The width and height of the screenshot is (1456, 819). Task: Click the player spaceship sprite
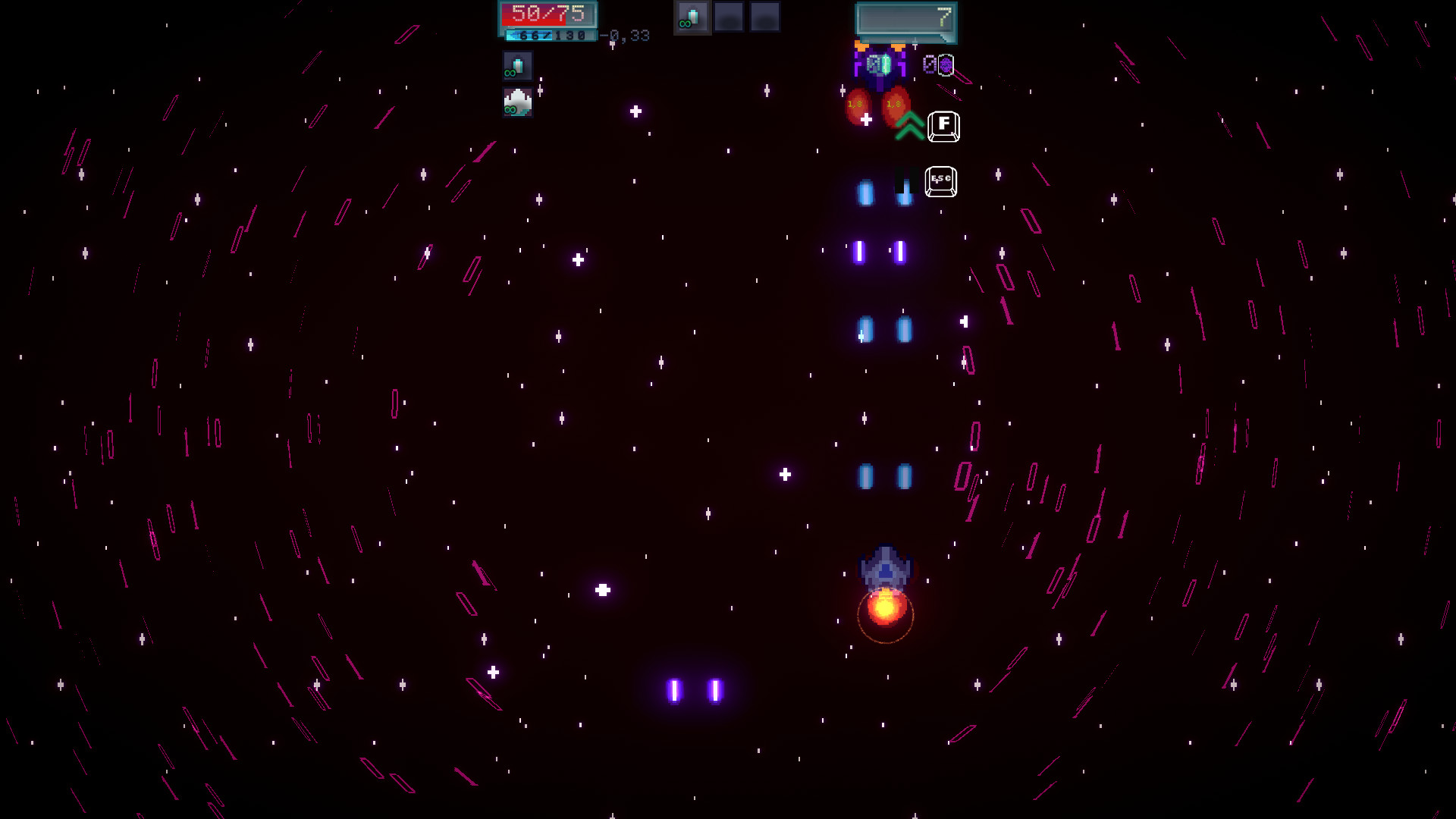[x=885, y=565]
